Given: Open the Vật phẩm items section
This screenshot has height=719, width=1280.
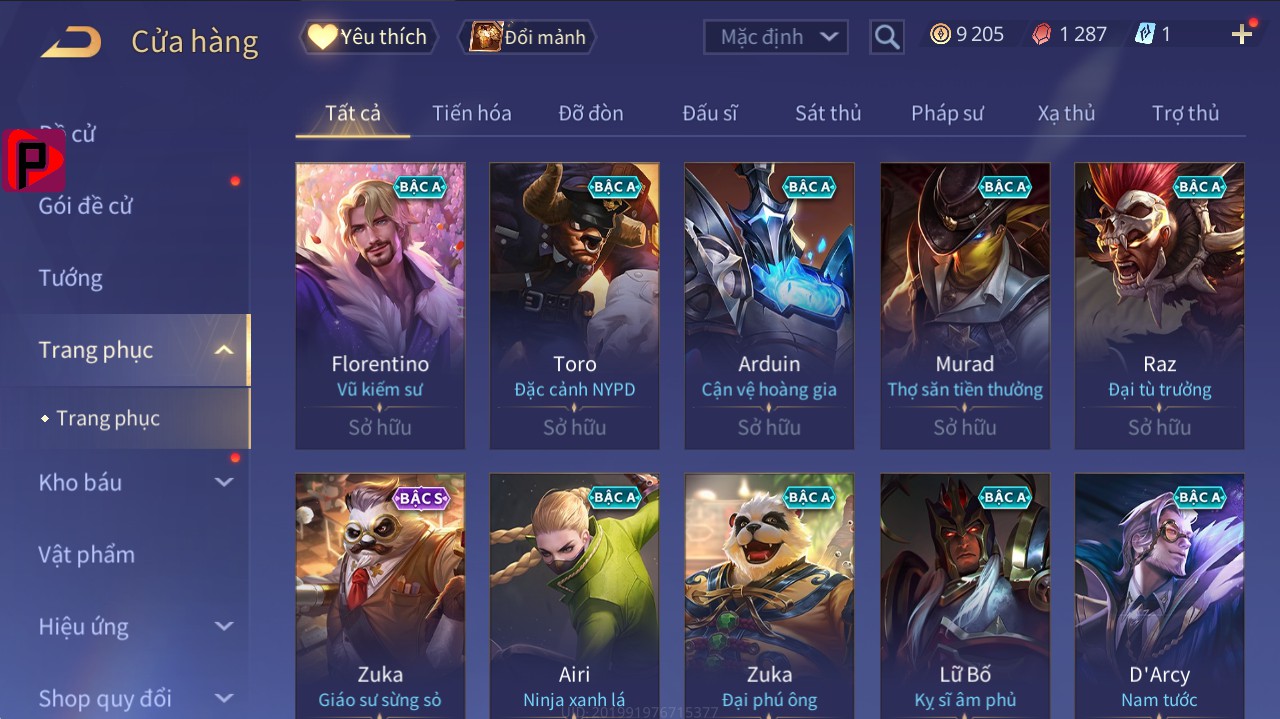Looking at the screenshot, I should click(x=86, y=554).
